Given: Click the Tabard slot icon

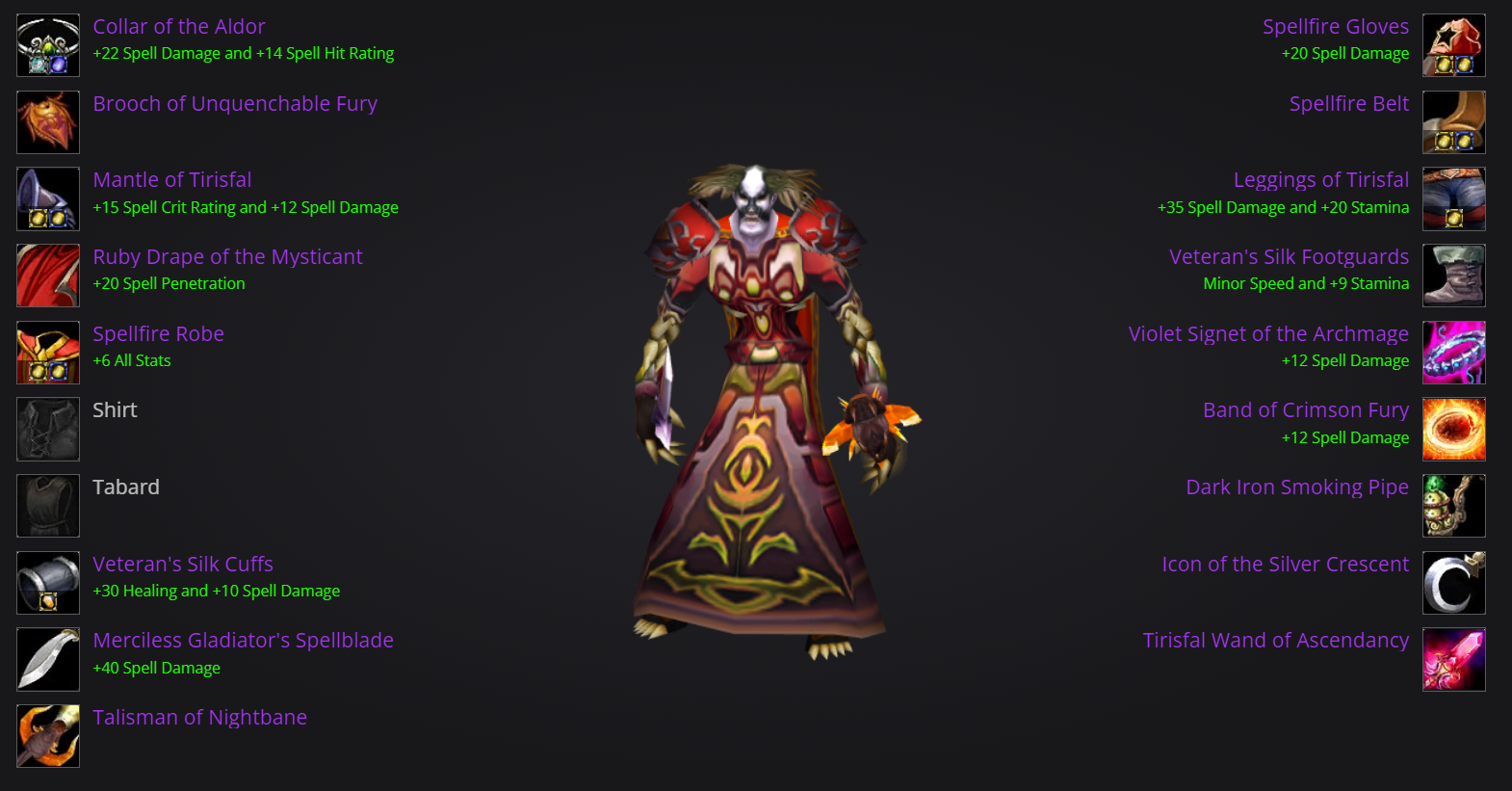Looking at the screenshot, I should (x=47, y=506).
